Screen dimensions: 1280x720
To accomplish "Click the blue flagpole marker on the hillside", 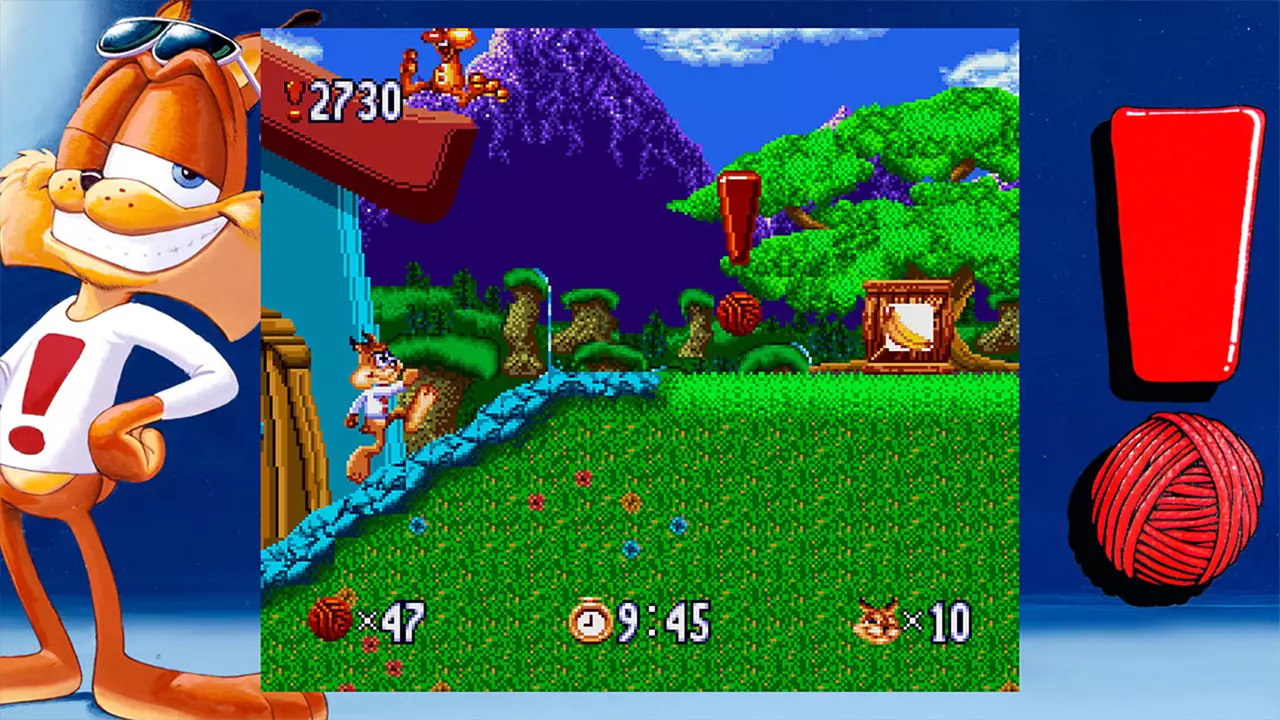I will [x=549, y=320].
